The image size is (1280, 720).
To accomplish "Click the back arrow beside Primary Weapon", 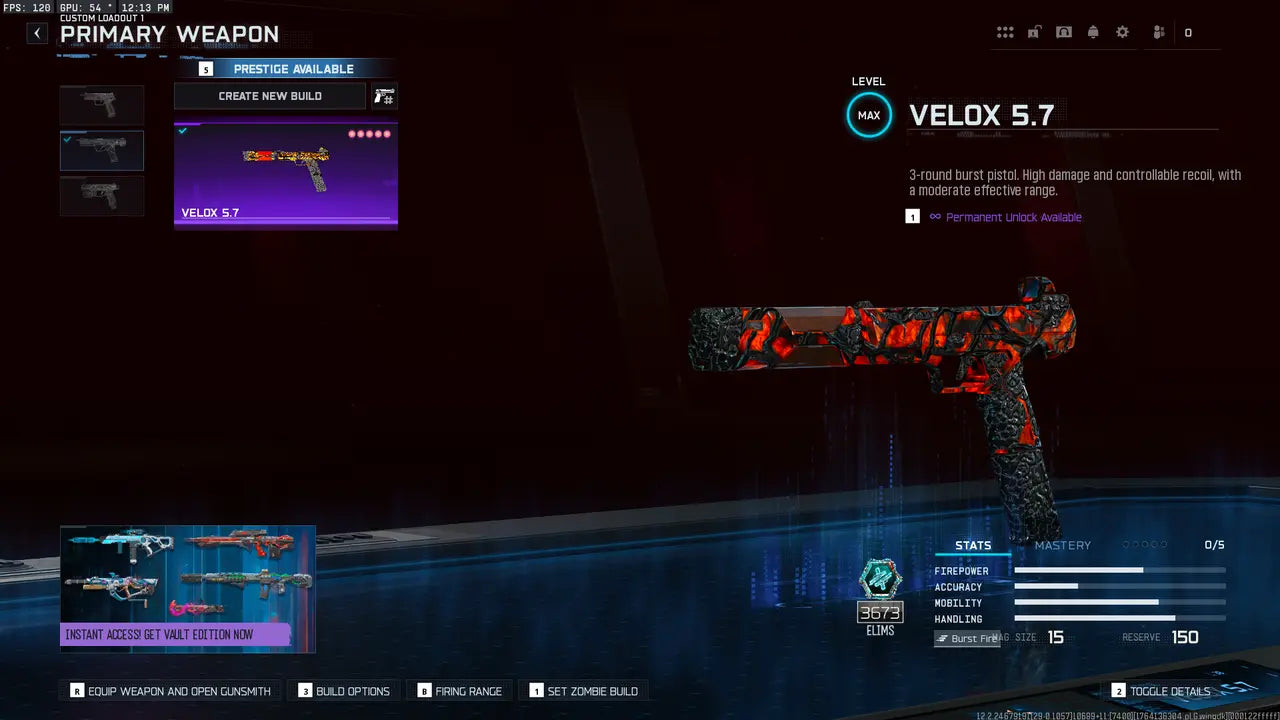I will [36, 33].
